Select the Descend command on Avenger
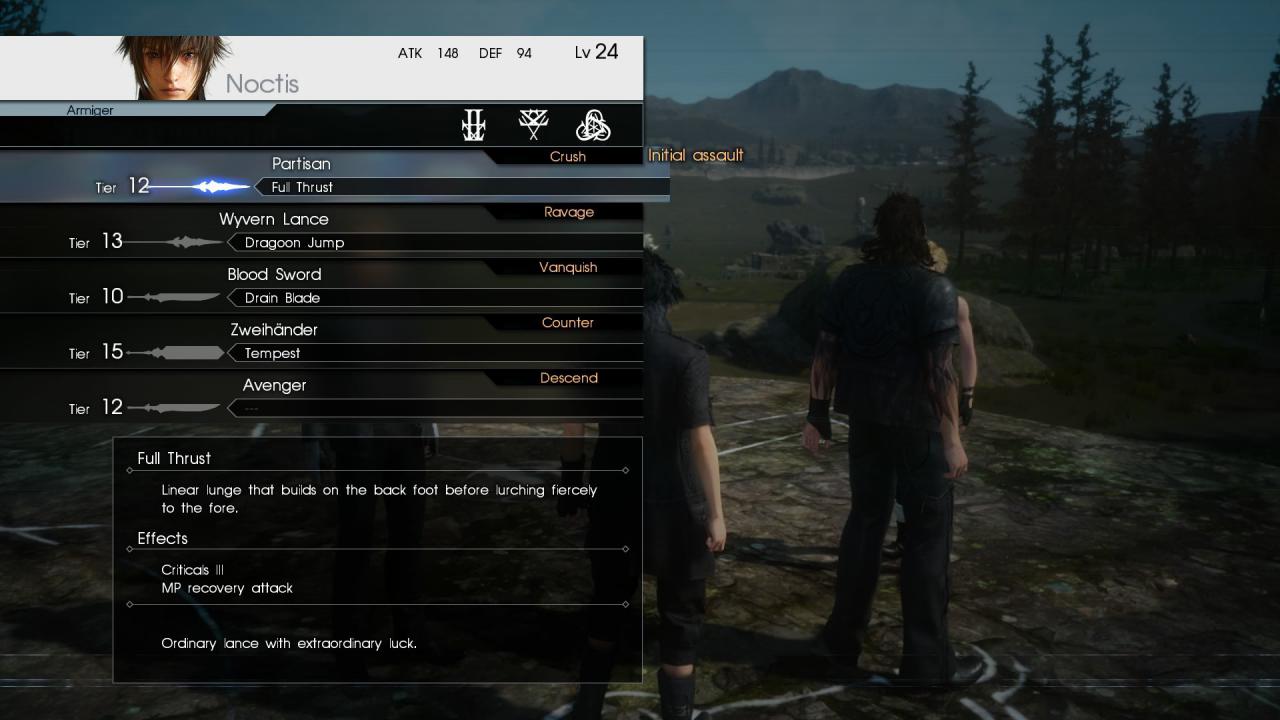The width and height of the screenshot is (1280, 720). point(569,378)
